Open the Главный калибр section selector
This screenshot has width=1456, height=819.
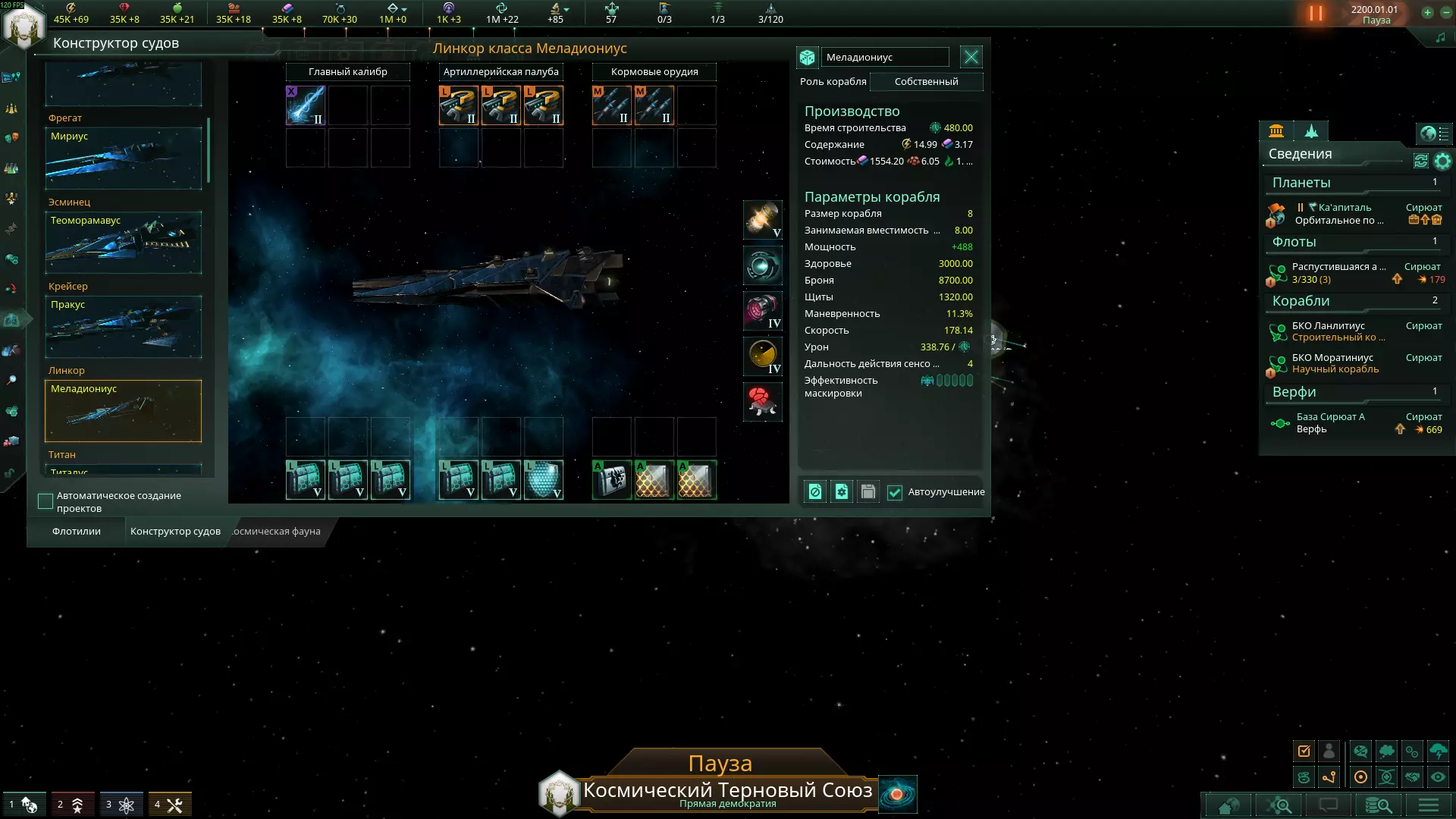pyautogui.click(x=347, y=71)
